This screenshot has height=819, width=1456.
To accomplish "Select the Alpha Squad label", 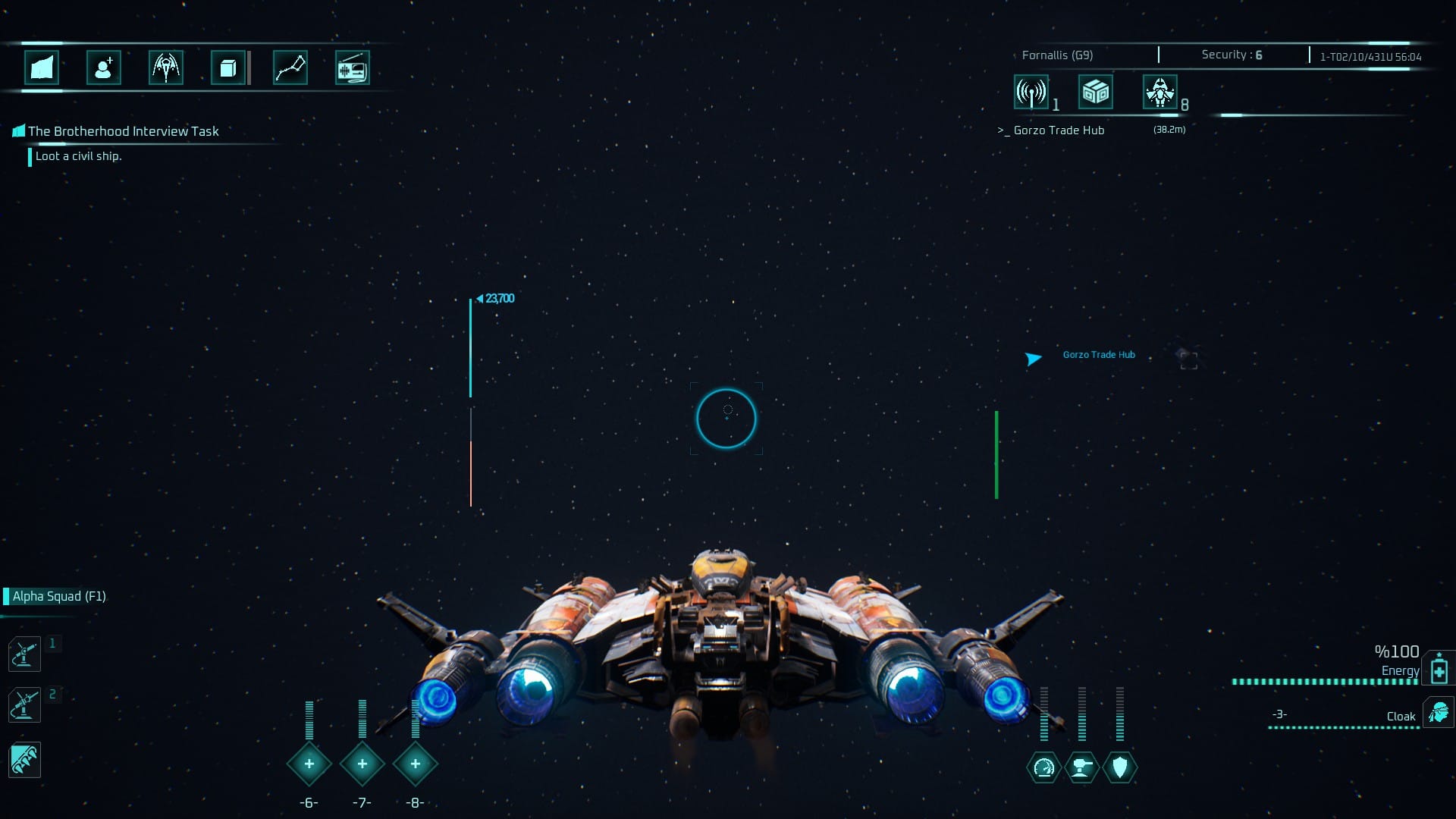I will click(59, 596).
